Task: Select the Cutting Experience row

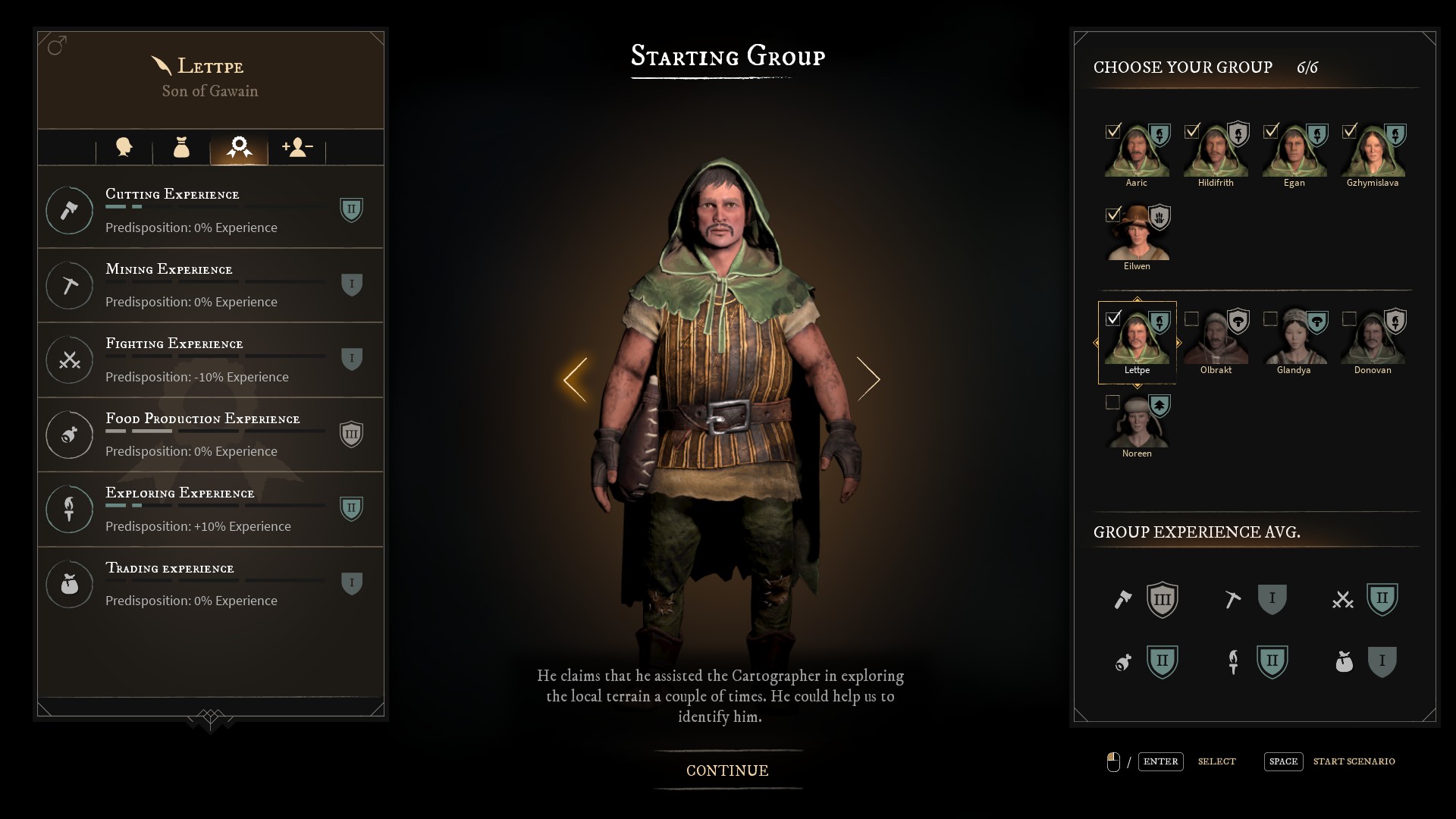Action: coord(211,209)
